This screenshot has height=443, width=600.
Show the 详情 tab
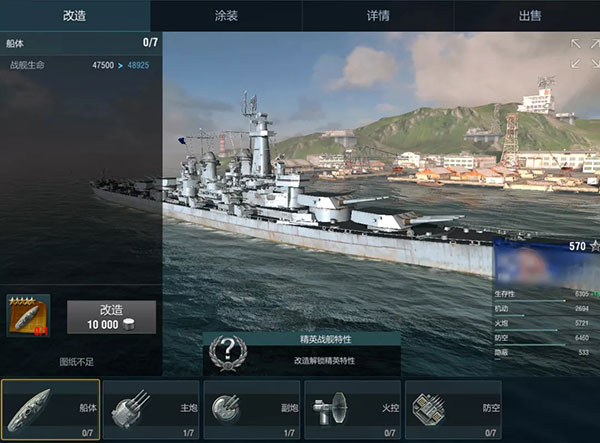point(376,15)
